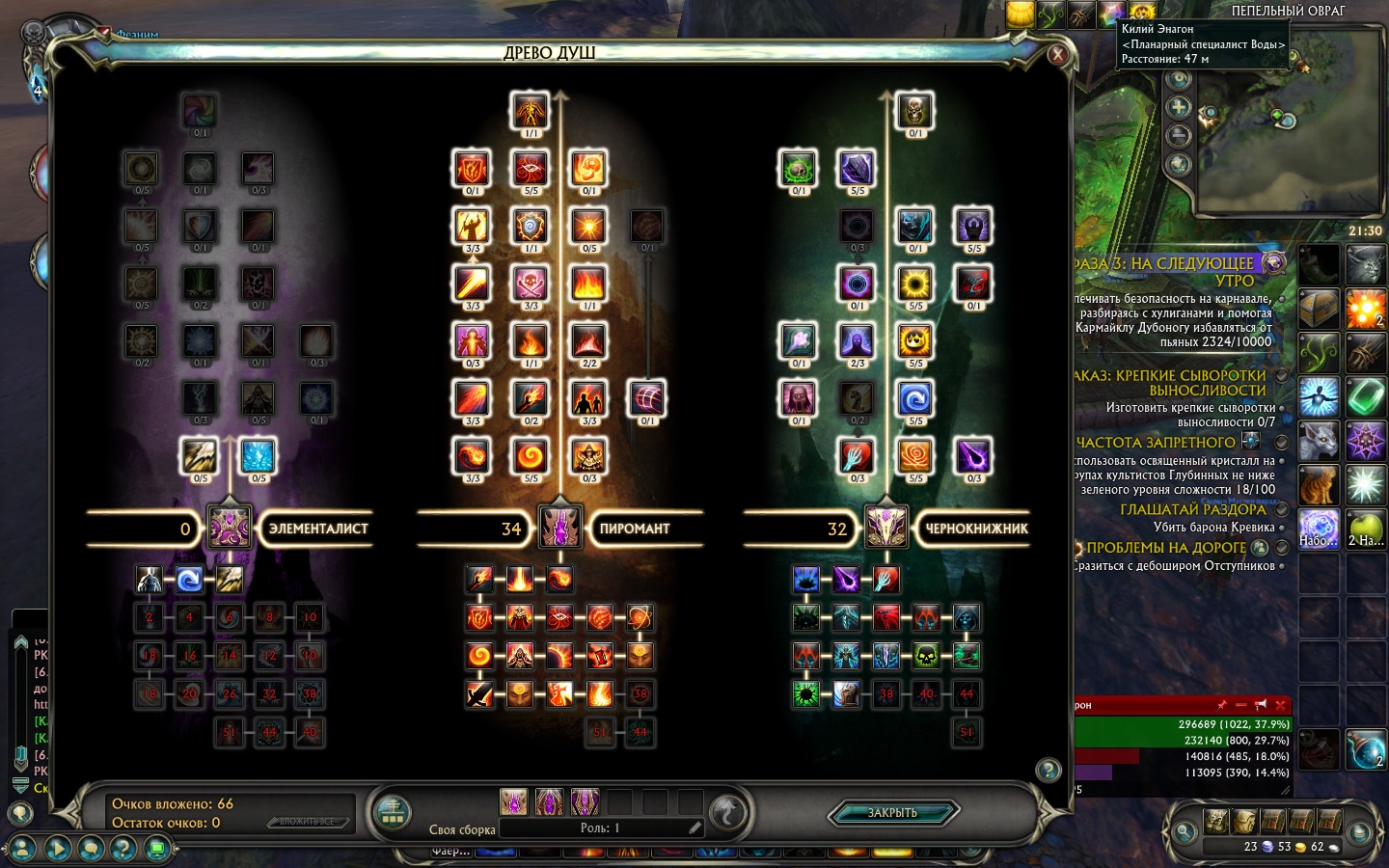The width and height of the screenshot is (1389, 868).
Task: Click the yellow sunflower buff icon
Action: click(x=1142, y=13)
